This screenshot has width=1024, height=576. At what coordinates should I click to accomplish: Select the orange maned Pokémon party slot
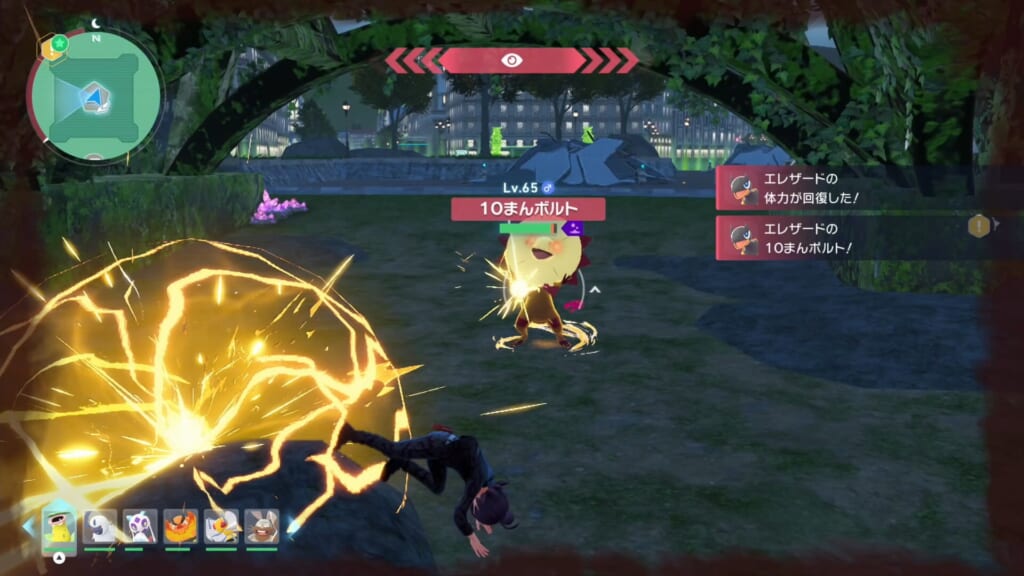[180, 527]
